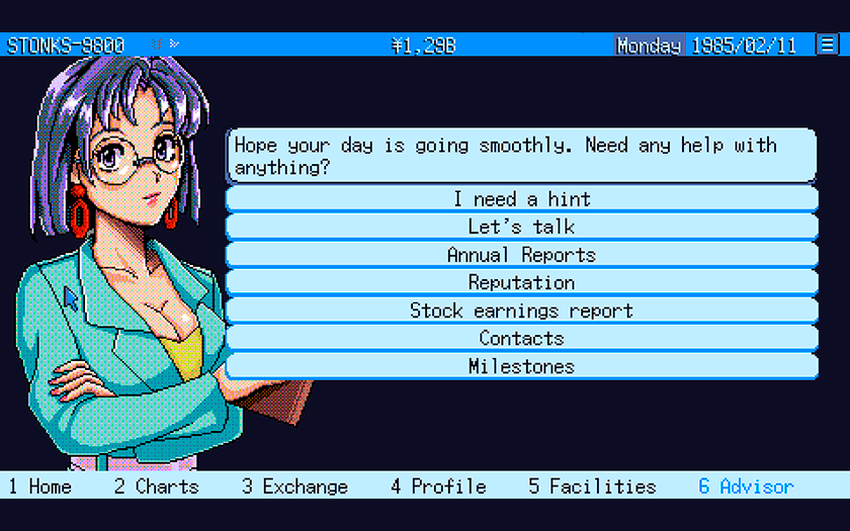View the Reputation option
The height and width of the screenshot is (531, 850).
tap(521, 283)
